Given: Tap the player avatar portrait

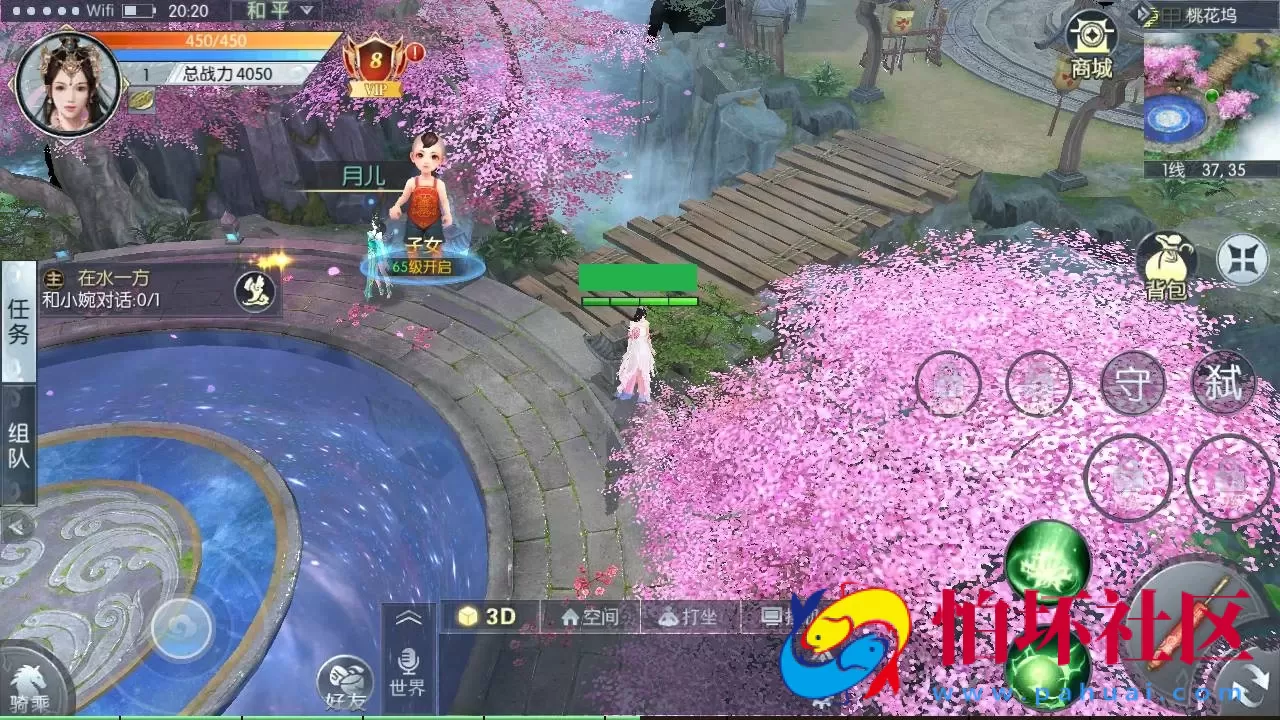Looking at the screenshot, I should click(x=65, y=80).
